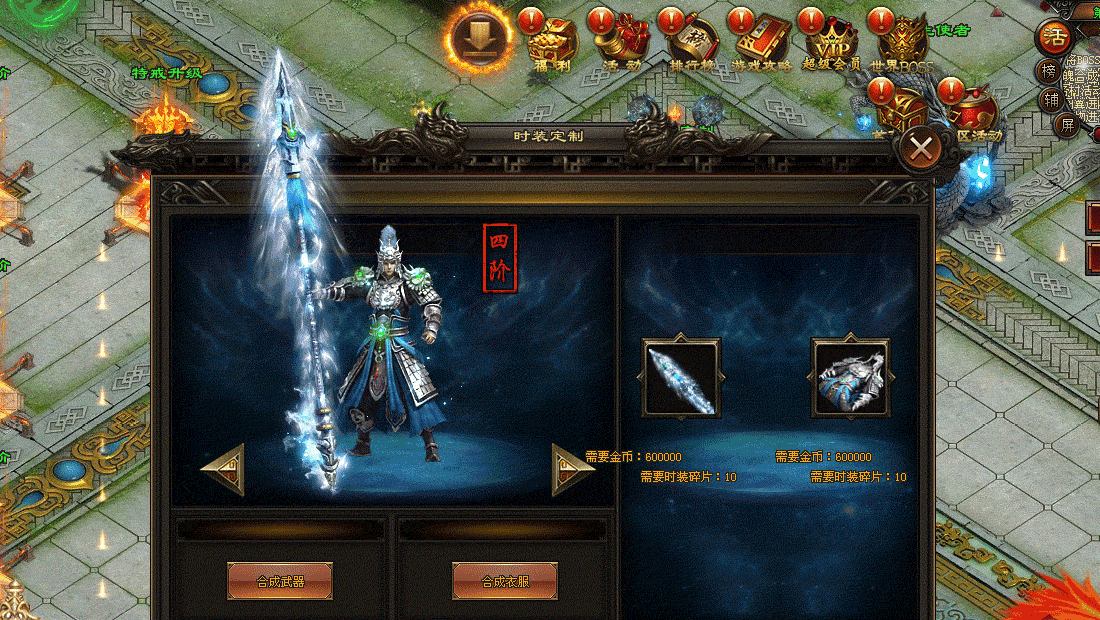Click the 合成衣服 button
The width and height of the screenshot is (1100, 620).
(505, 580)
